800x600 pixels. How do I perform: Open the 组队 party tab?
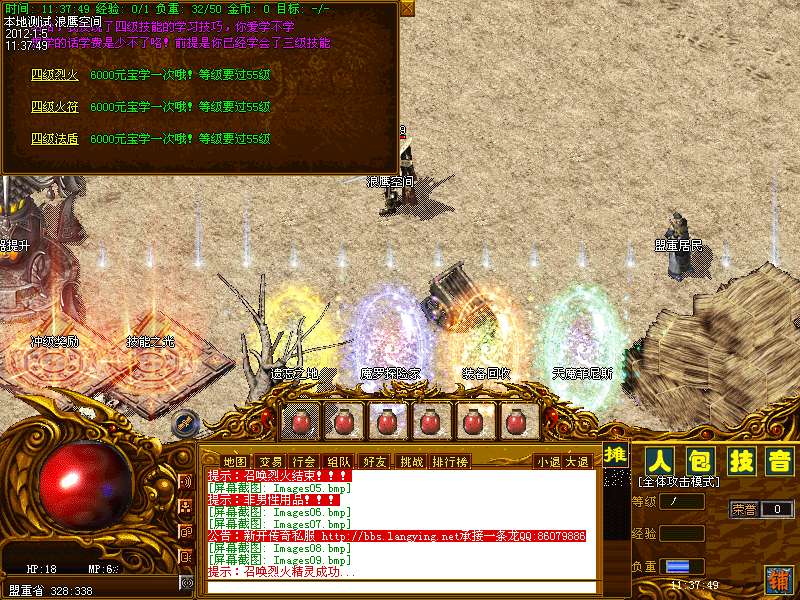pos(339,461)
